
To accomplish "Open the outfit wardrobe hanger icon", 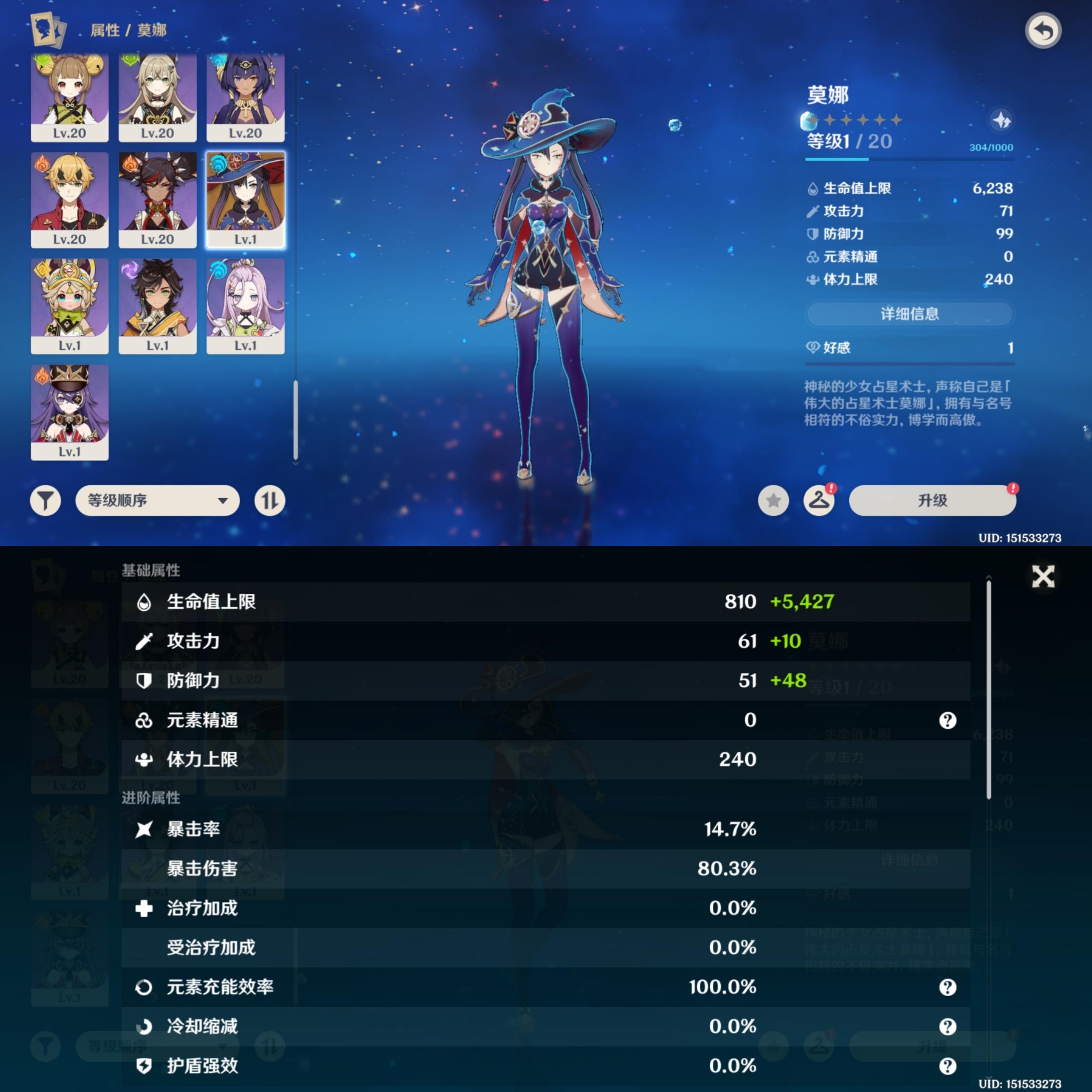I will click(x=819, y=500).
